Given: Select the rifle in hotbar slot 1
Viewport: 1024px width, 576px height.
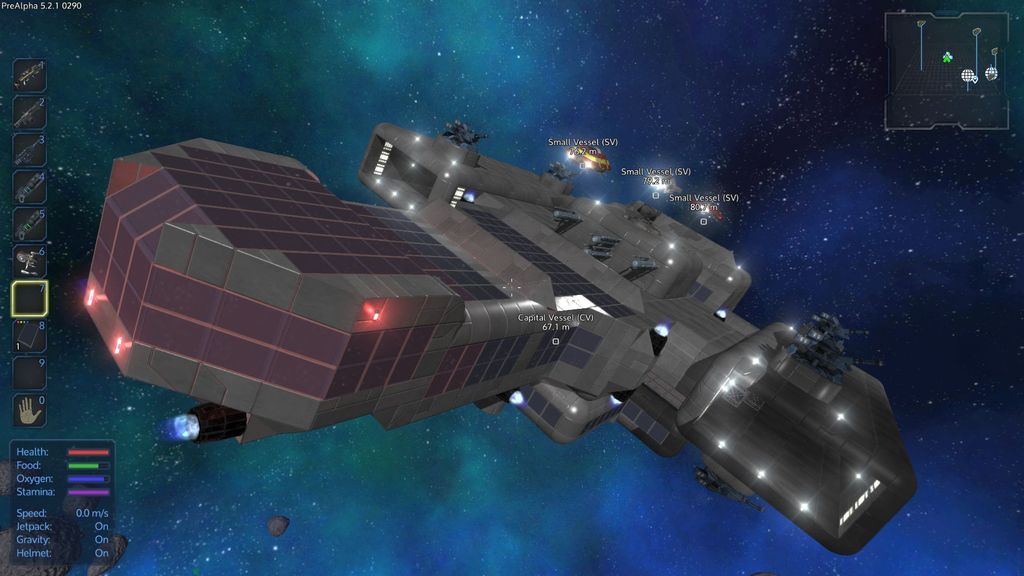Looking at the screenshot, I should pyautogui.click(x=29, y=76).
